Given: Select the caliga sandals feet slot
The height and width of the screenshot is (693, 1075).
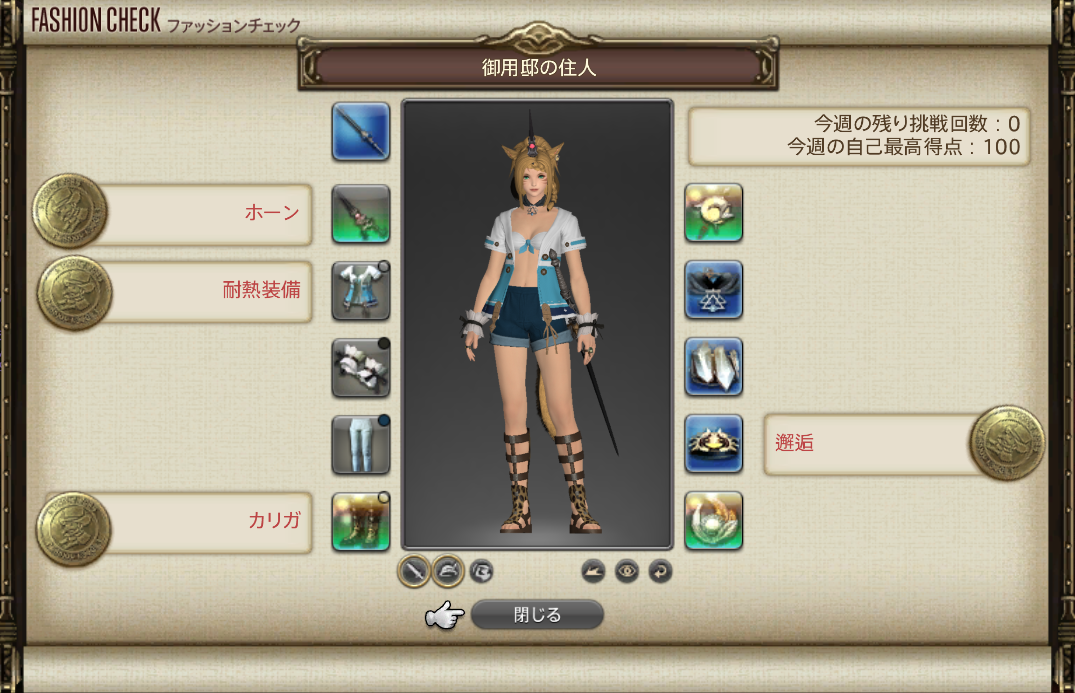Looking at the screenshot, I should click(360, 521).
